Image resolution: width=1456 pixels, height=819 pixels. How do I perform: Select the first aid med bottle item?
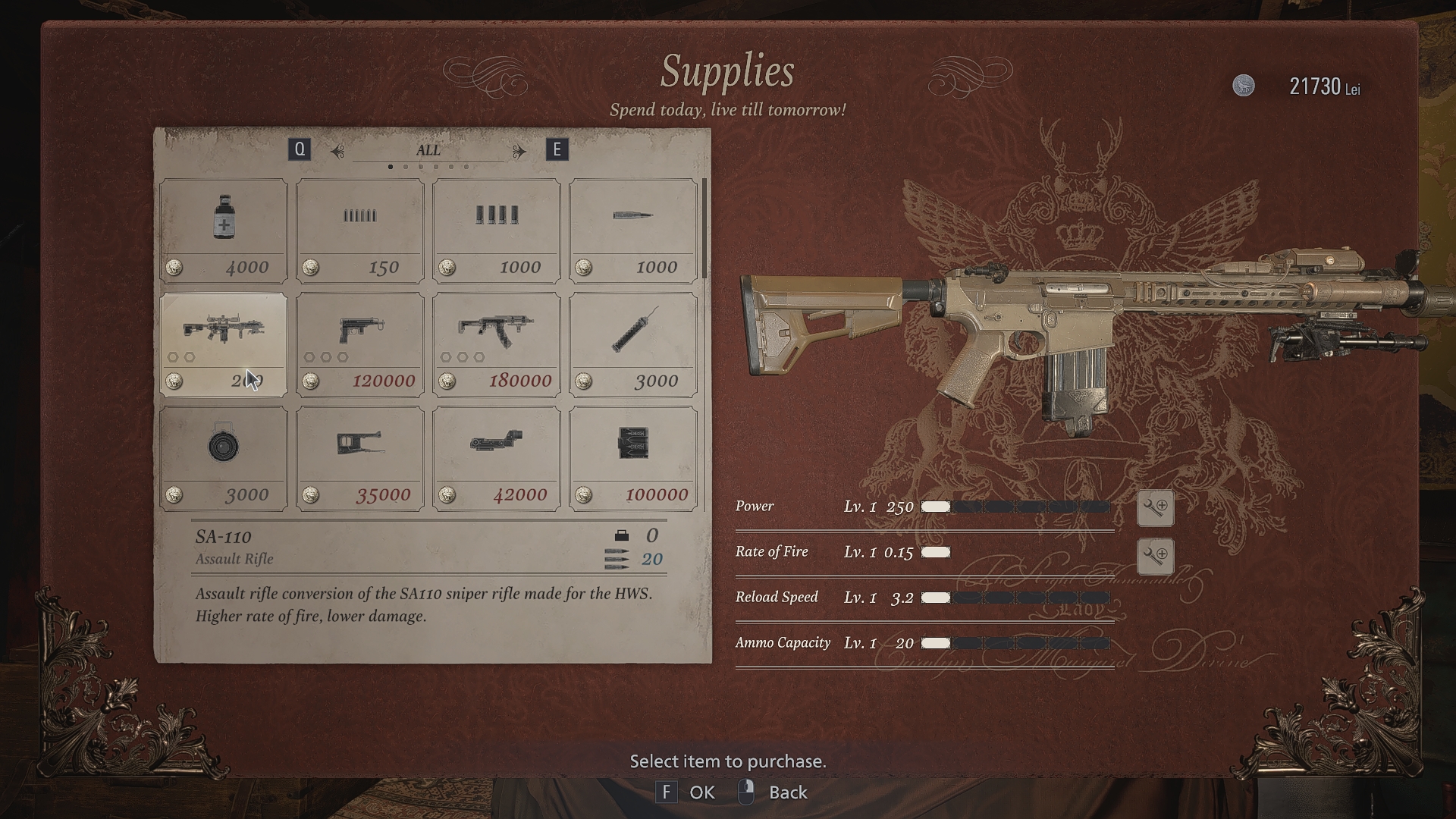(224, 230)
